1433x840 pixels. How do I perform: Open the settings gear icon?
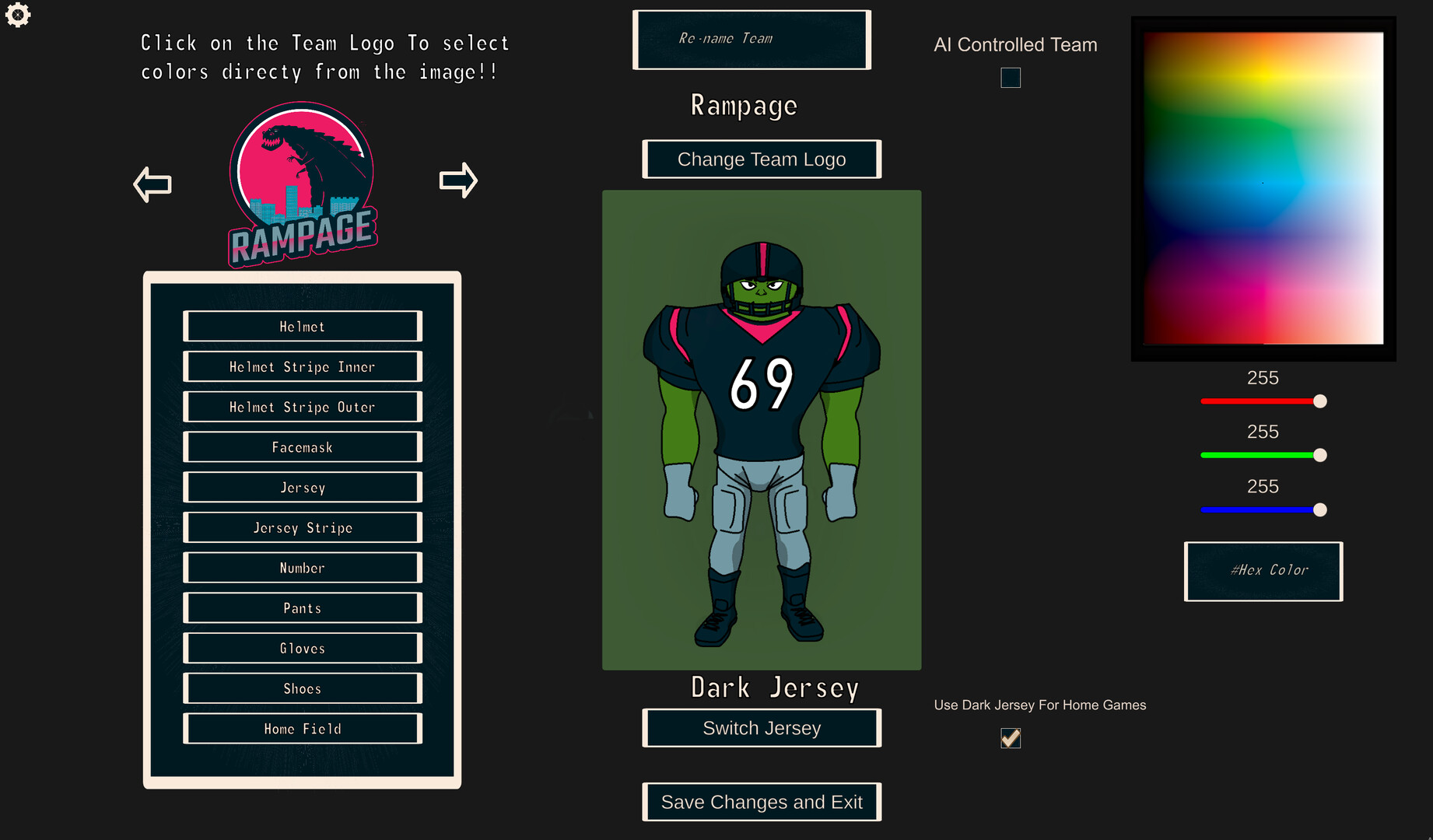pos(18,15)
